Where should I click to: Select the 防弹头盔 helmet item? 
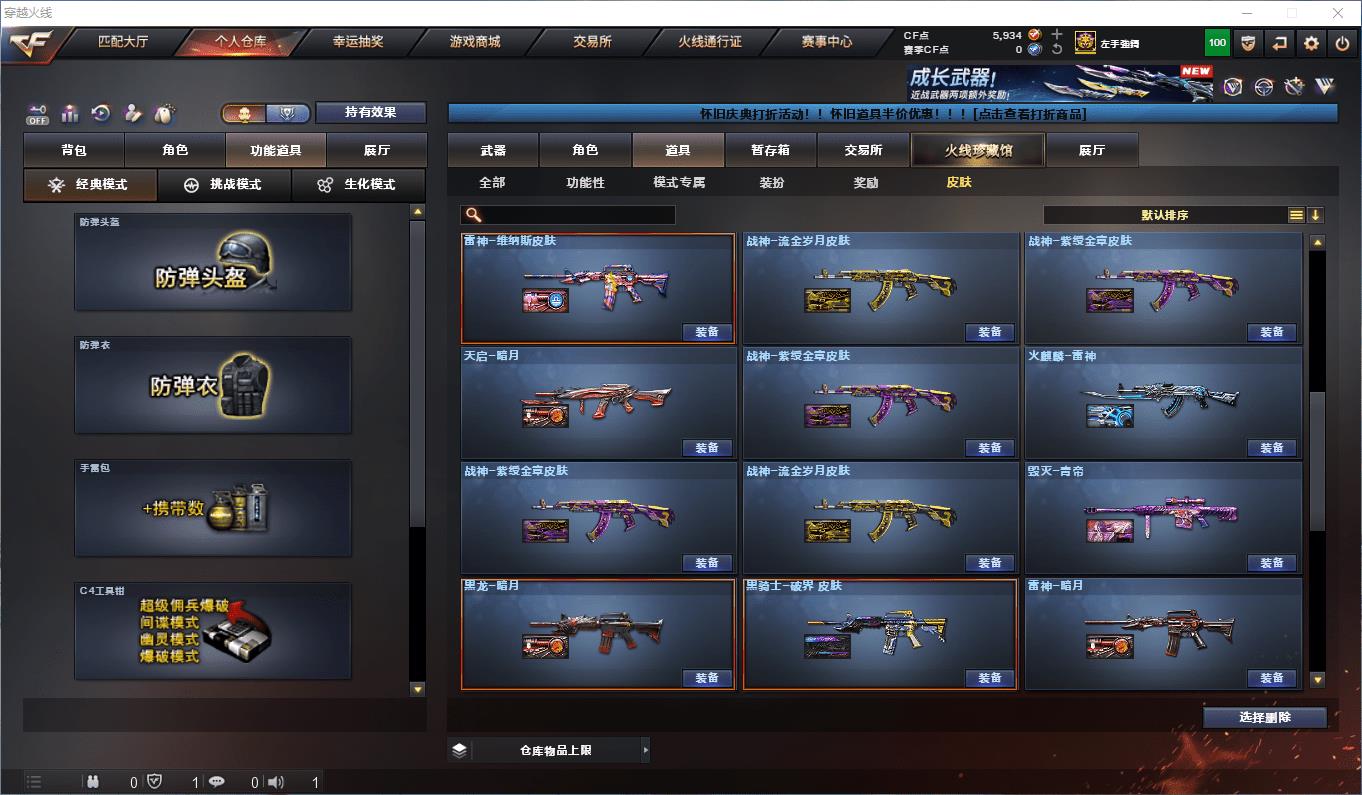pos(213,262)
